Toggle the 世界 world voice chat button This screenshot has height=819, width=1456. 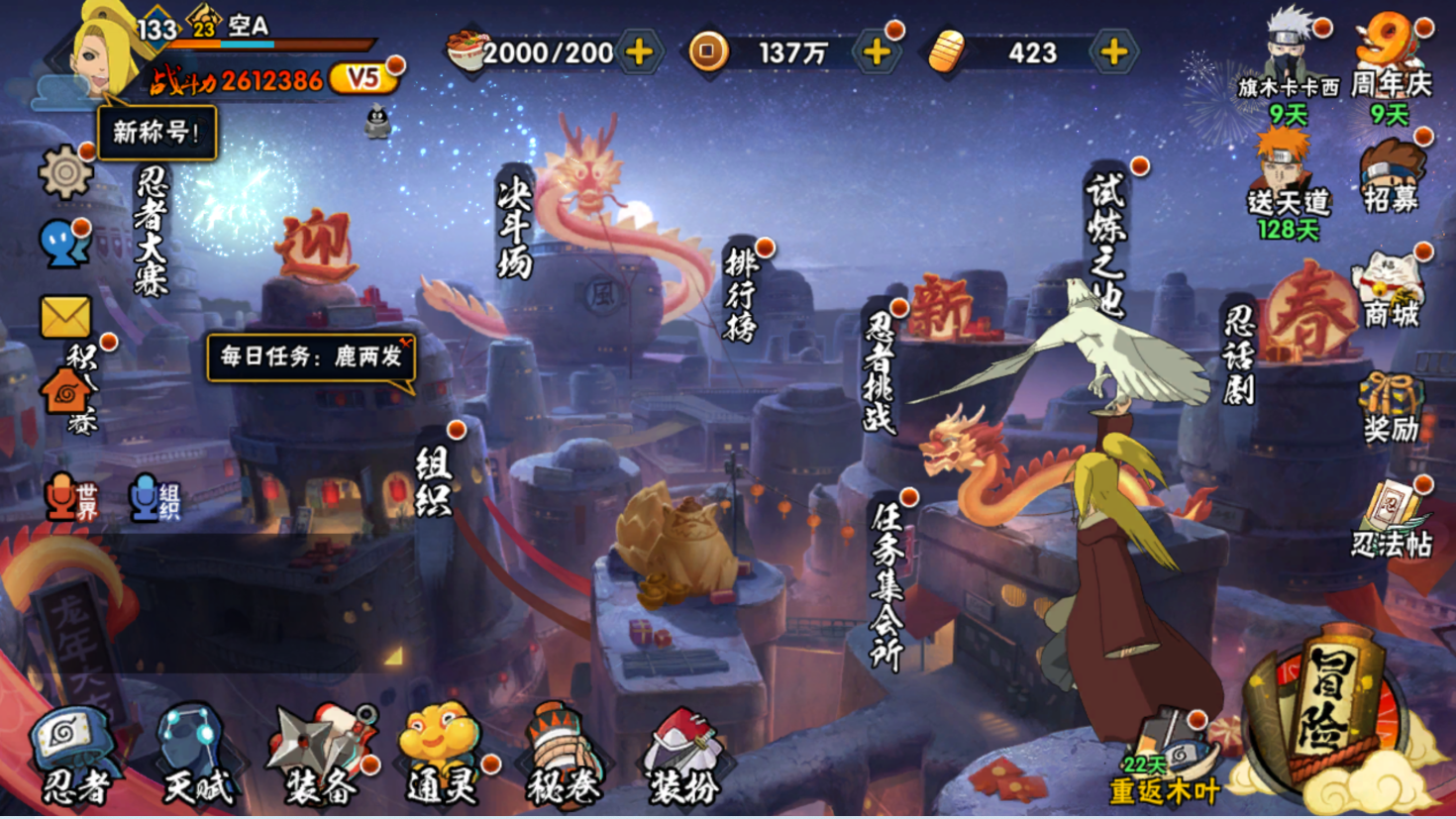[x=71, y=497]
